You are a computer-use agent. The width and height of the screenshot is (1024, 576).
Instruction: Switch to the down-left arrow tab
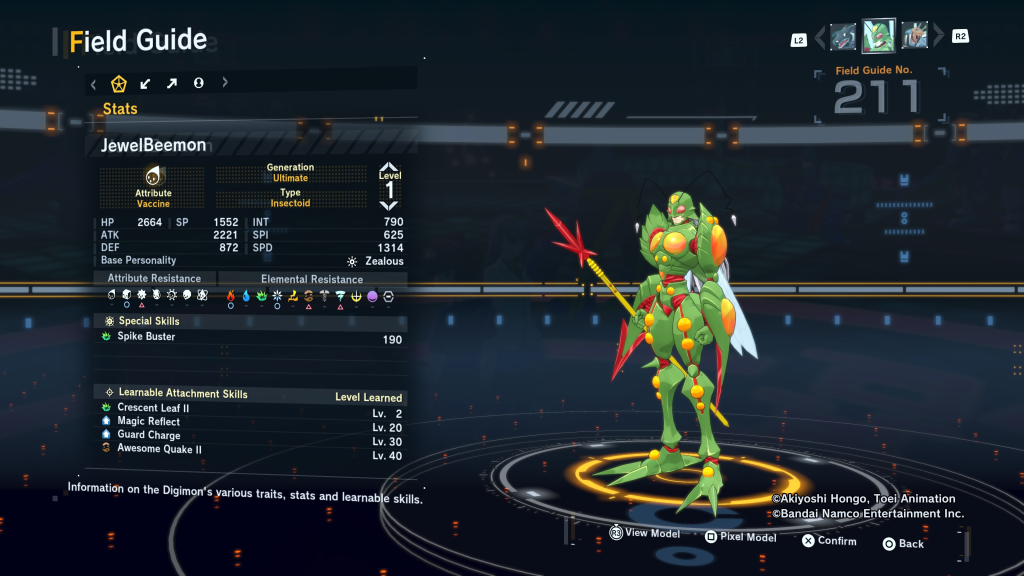coord(145,83)
